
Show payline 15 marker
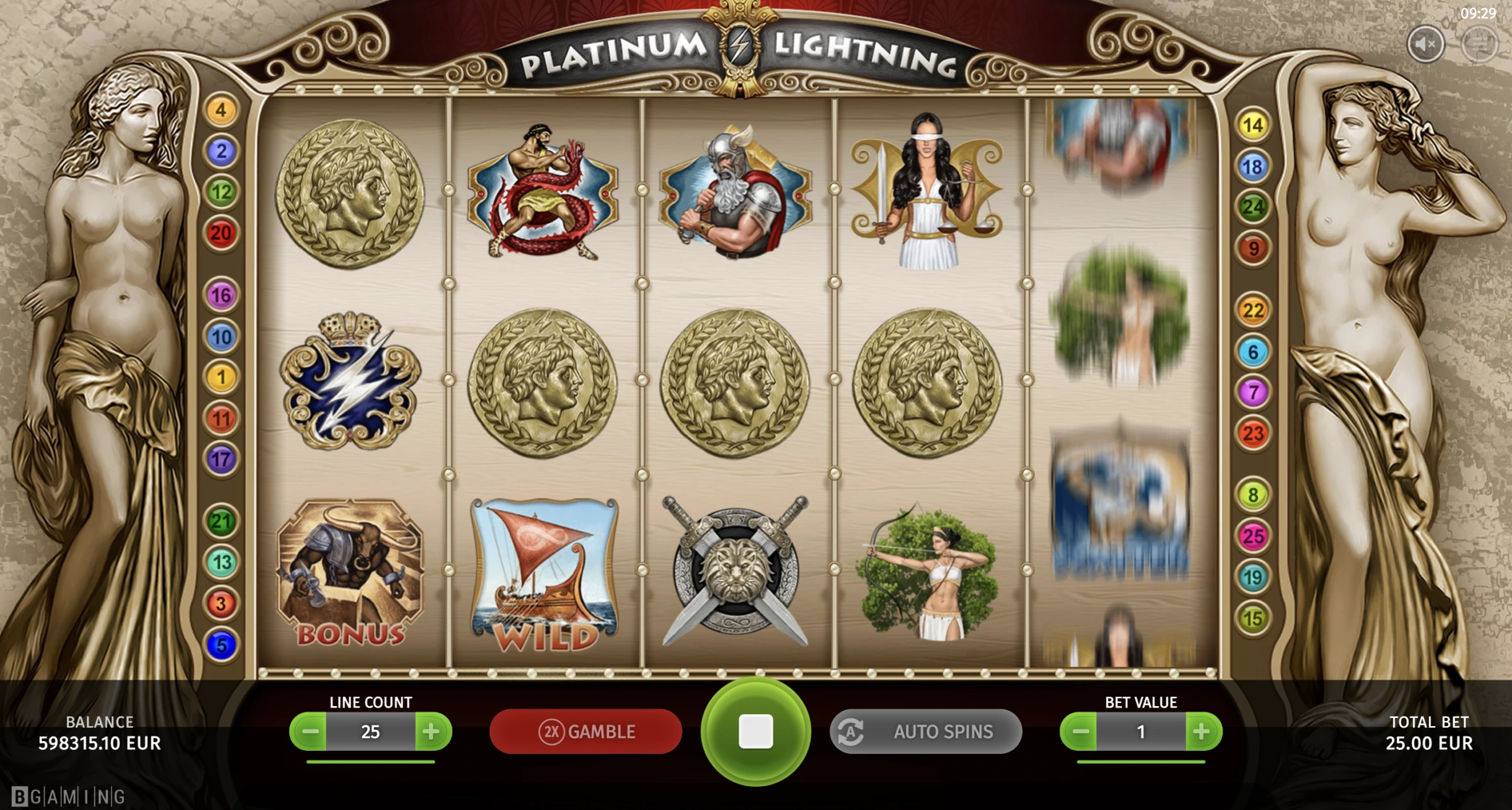tap(1253, 619)
